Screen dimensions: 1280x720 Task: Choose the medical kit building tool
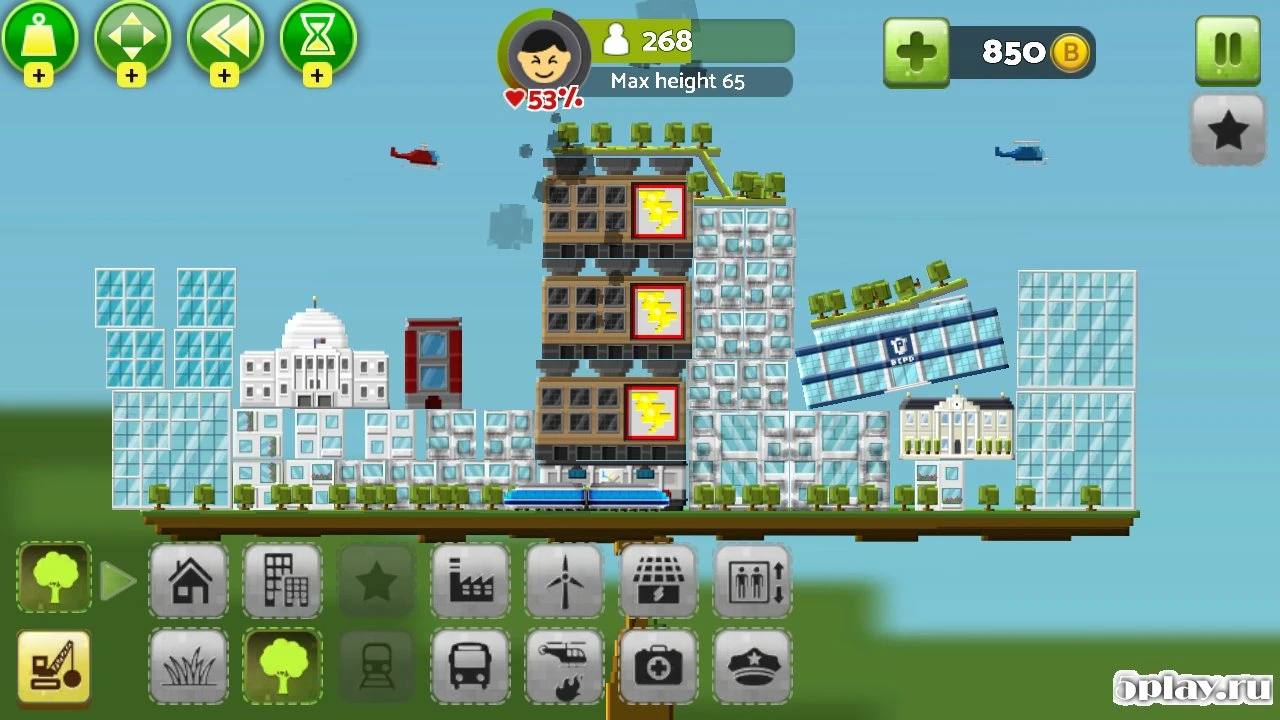tap(658, 665)
